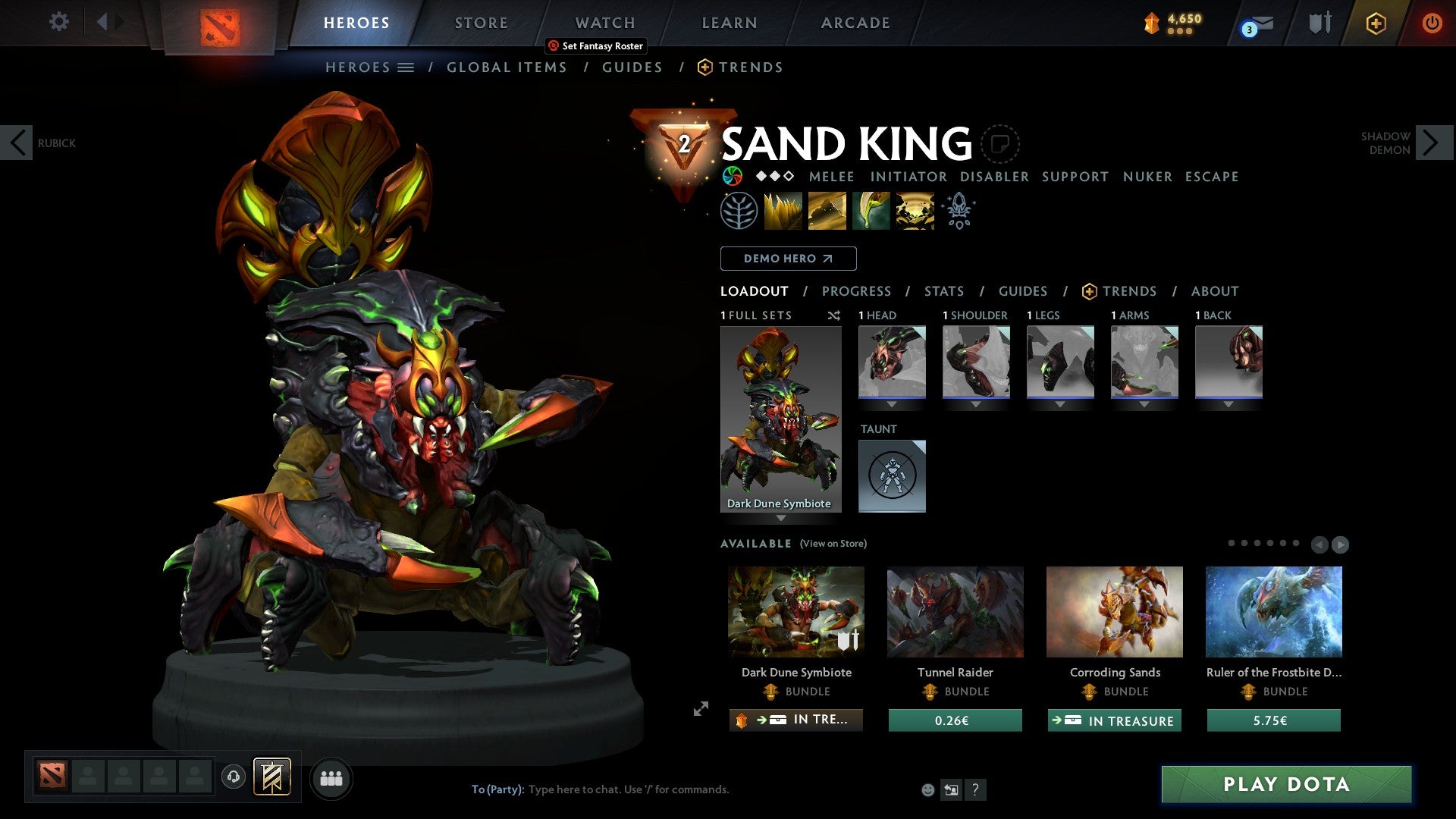Open the Epicenter ultimate ability icon
The height and width of the screenshot is (819, 1456).
coord(915,210)
